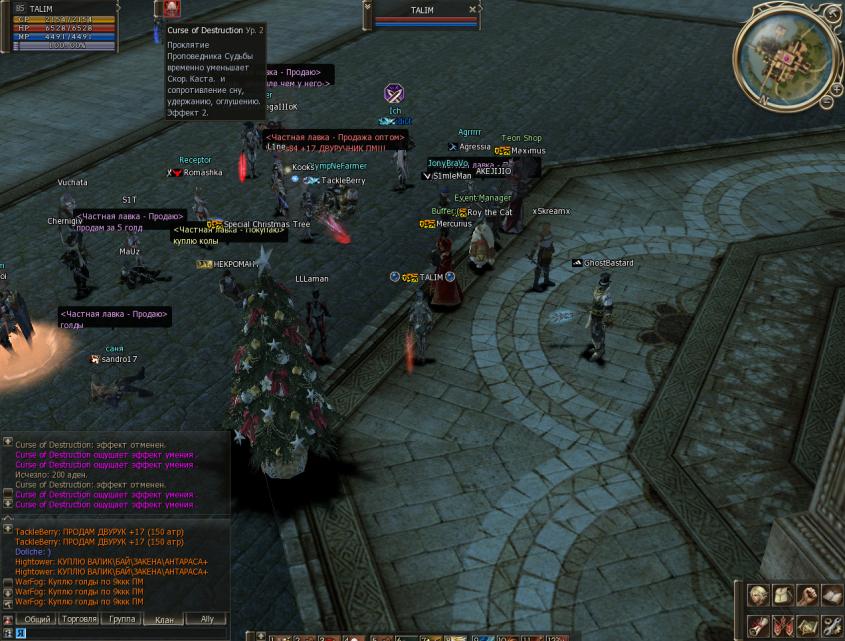
Task: Open the world map icon
Action: pos(807,626)
